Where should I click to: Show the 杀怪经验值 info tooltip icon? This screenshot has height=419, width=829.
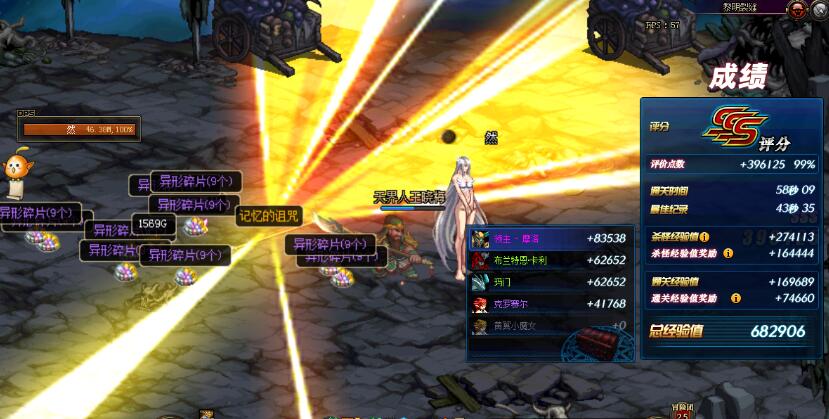705,237
